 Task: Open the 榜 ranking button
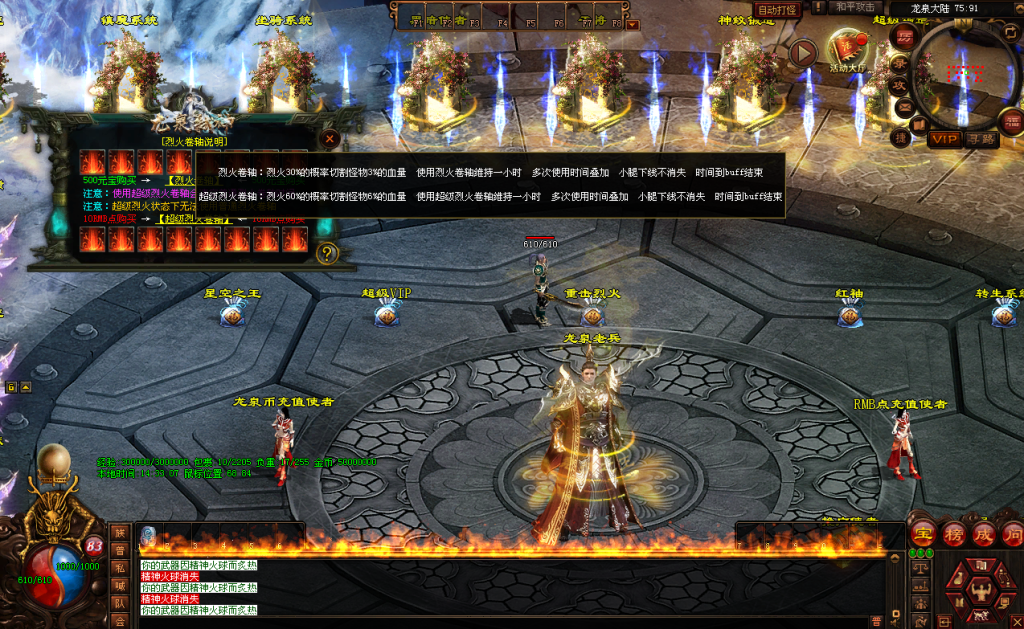954,533
